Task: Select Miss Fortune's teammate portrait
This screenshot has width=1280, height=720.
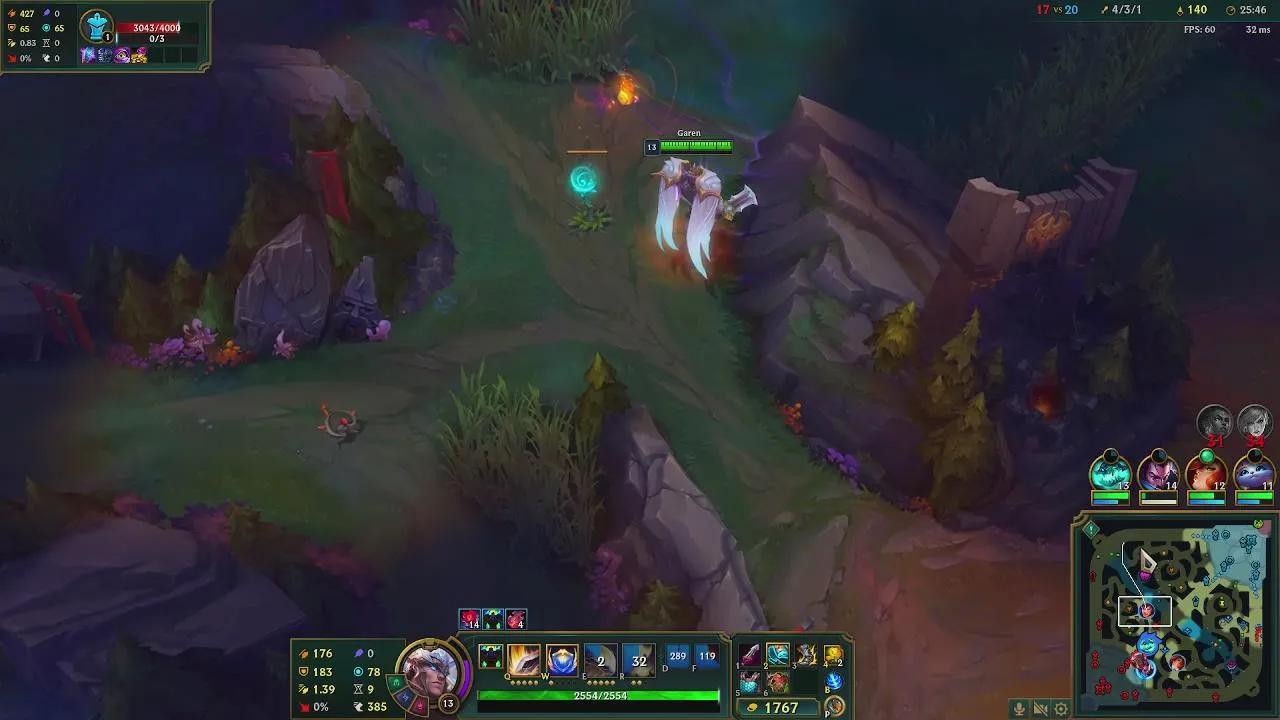Action: click(1205, 472)
